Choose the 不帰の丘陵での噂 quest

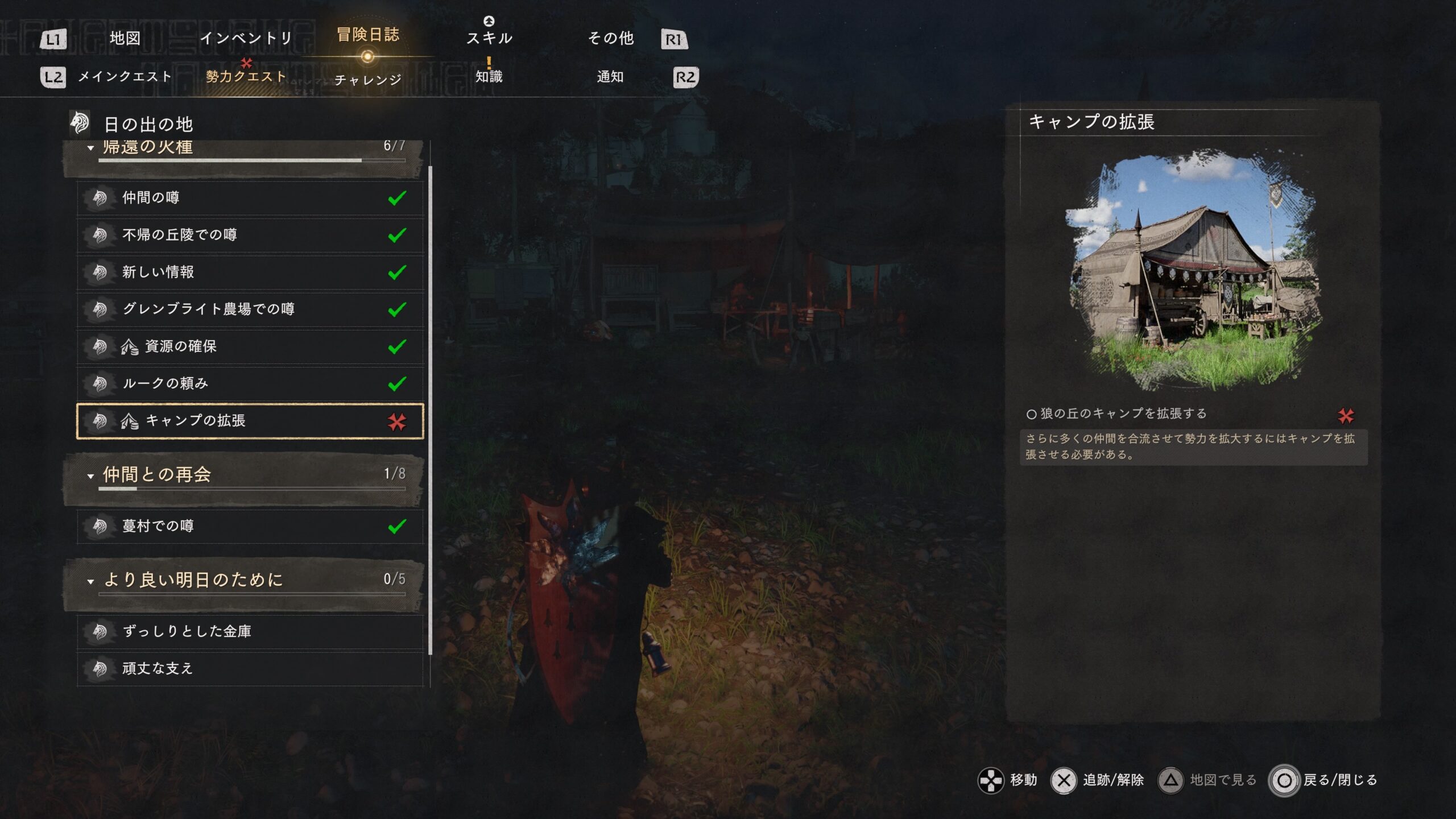(250, 235)
